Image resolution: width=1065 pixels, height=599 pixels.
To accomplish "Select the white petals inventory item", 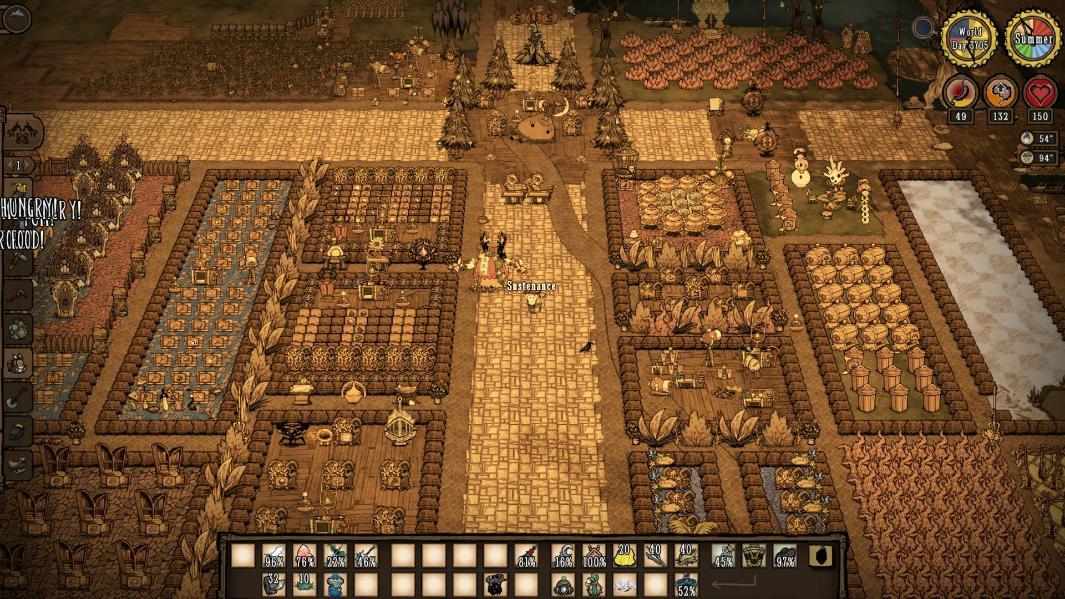I will [625, 584].
